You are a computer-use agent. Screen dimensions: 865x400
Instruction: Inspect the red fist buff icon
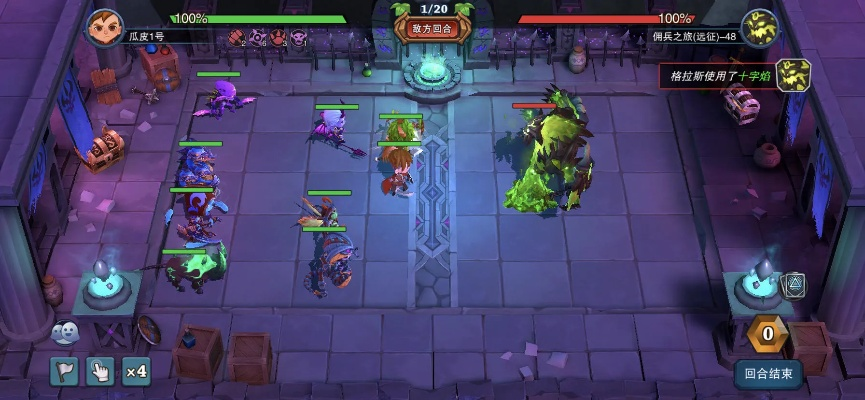(x=236, y=38)
